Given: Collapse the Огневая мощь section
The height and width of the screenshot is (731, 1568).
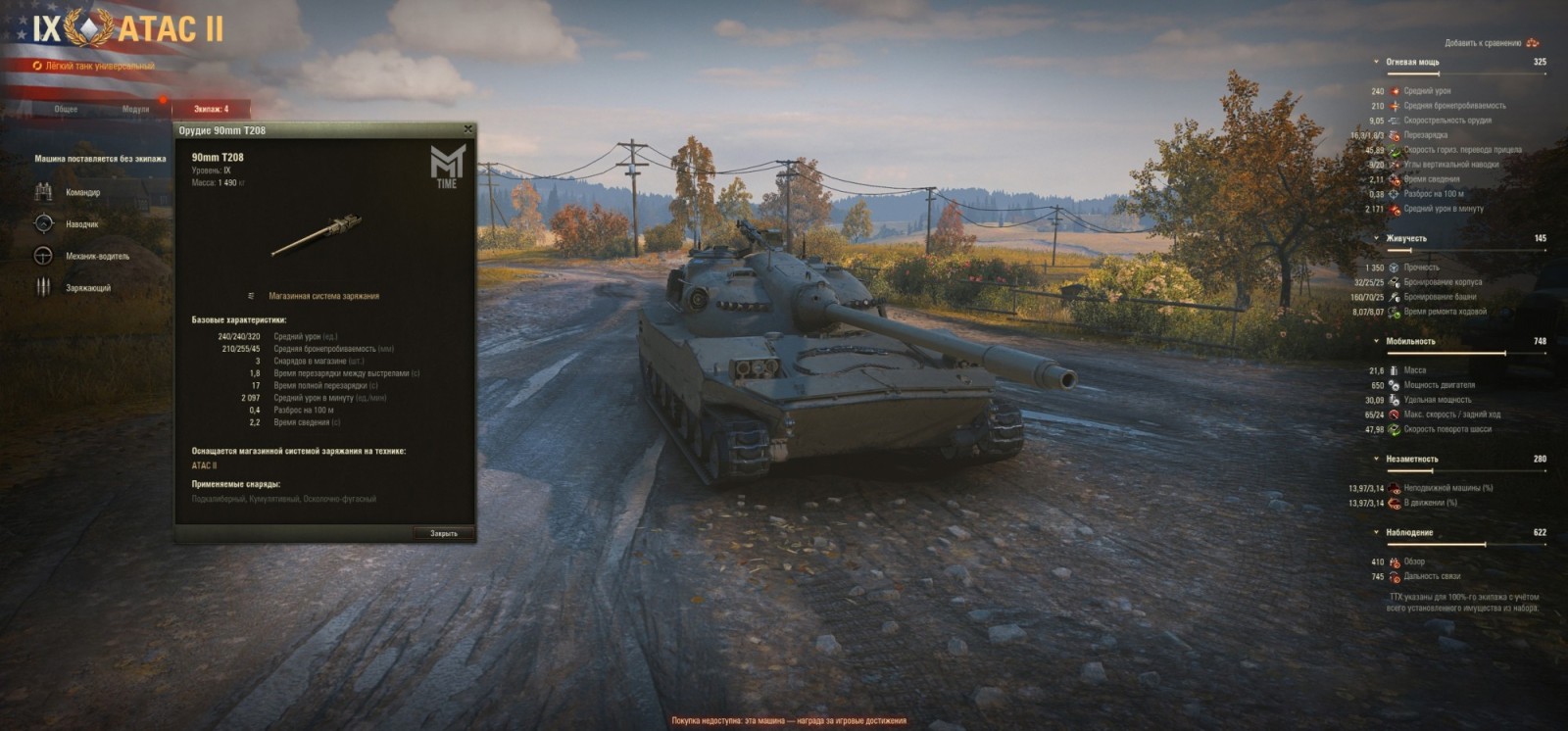Looking at the screenshot, I should pyautogui.click(x=1377, y=62).
